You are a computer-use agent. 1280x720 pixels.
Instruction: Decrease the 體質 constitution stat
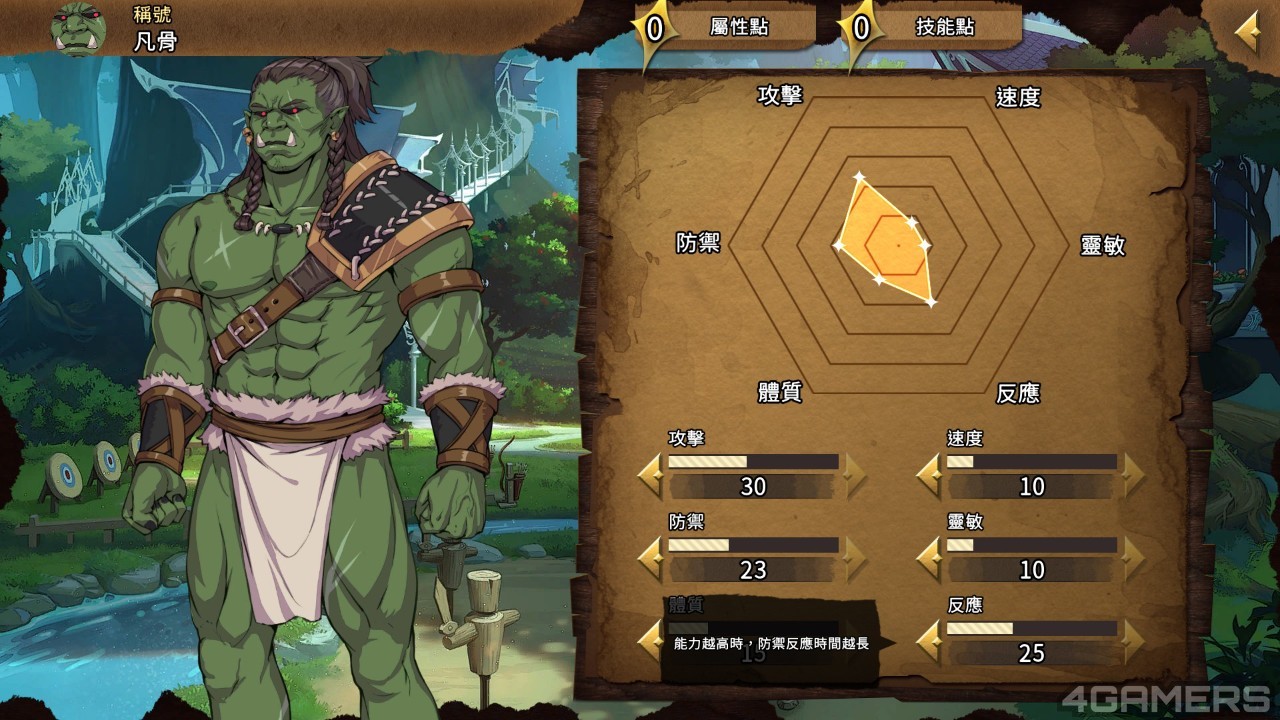point(651,641)
